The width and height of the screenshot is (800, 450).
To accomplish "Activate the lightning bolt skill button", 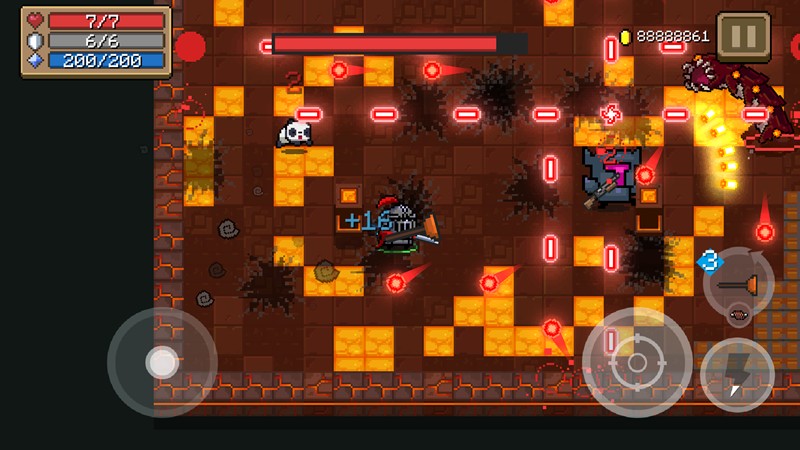I will click(x=738, y=375).
